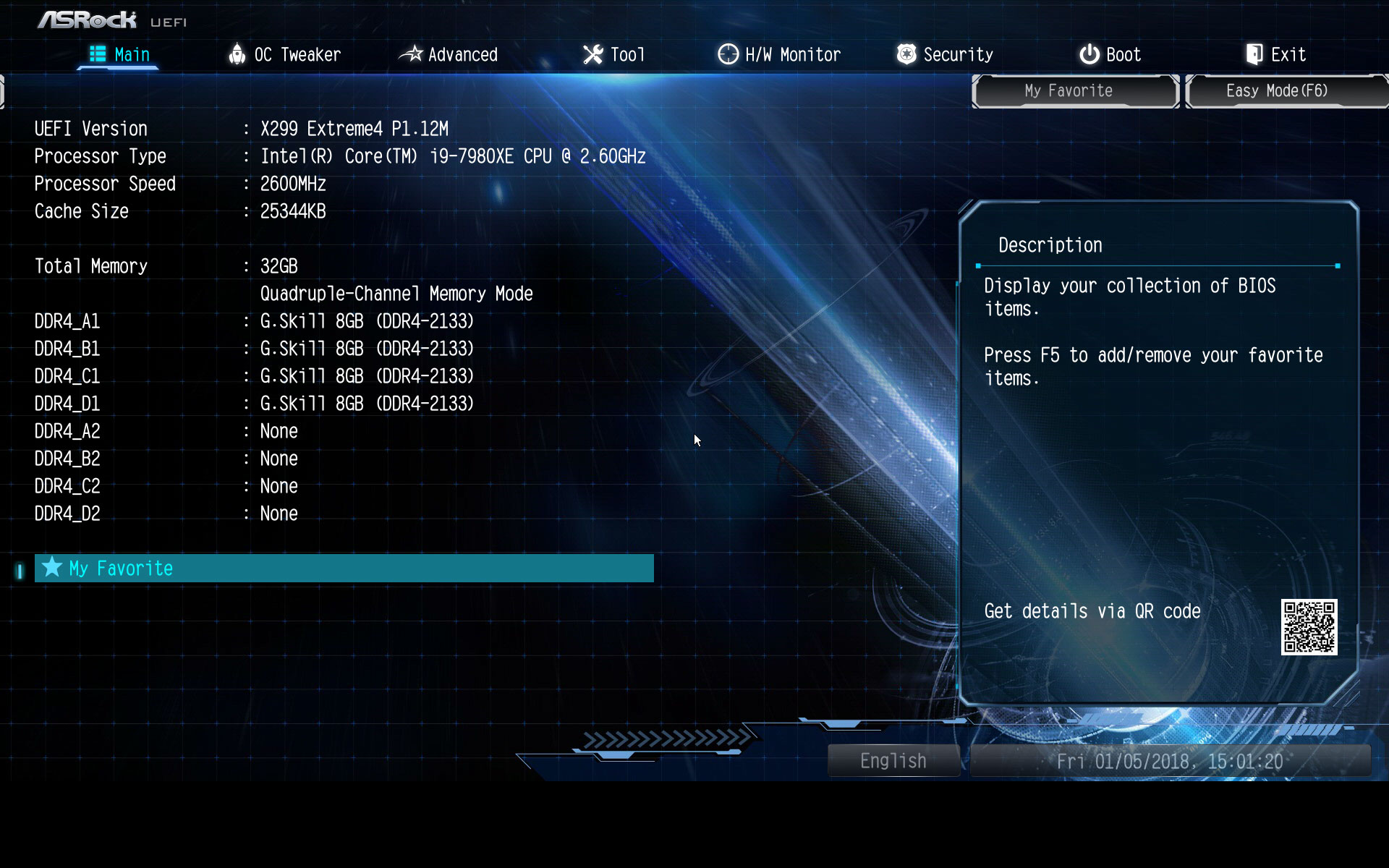The width and height of the screenshot is (1389, 868).
Task: Click the door icon beside Exit
Action: tap(1253, 54)
